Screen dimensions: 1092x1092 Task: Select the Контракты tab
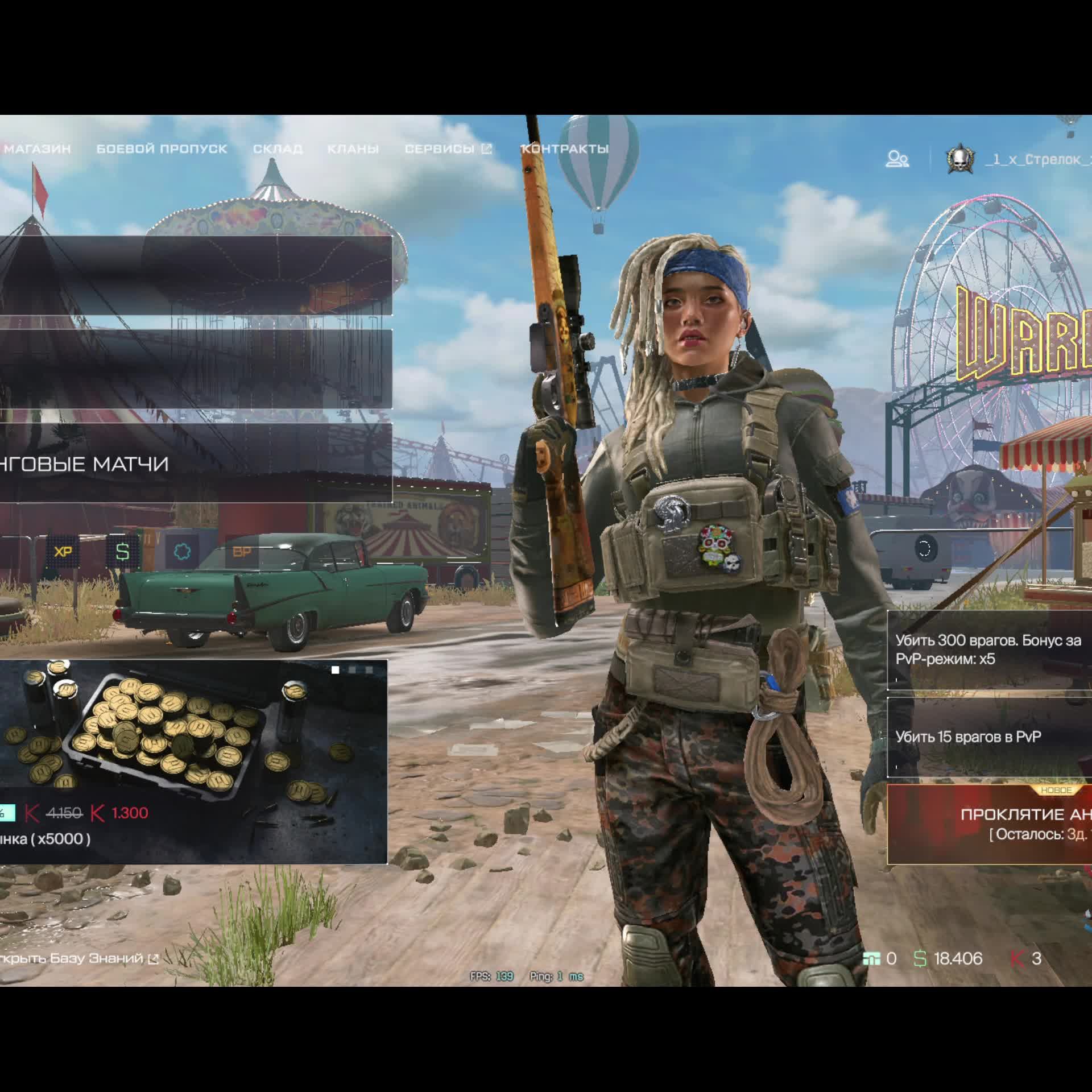pos(565,149)
